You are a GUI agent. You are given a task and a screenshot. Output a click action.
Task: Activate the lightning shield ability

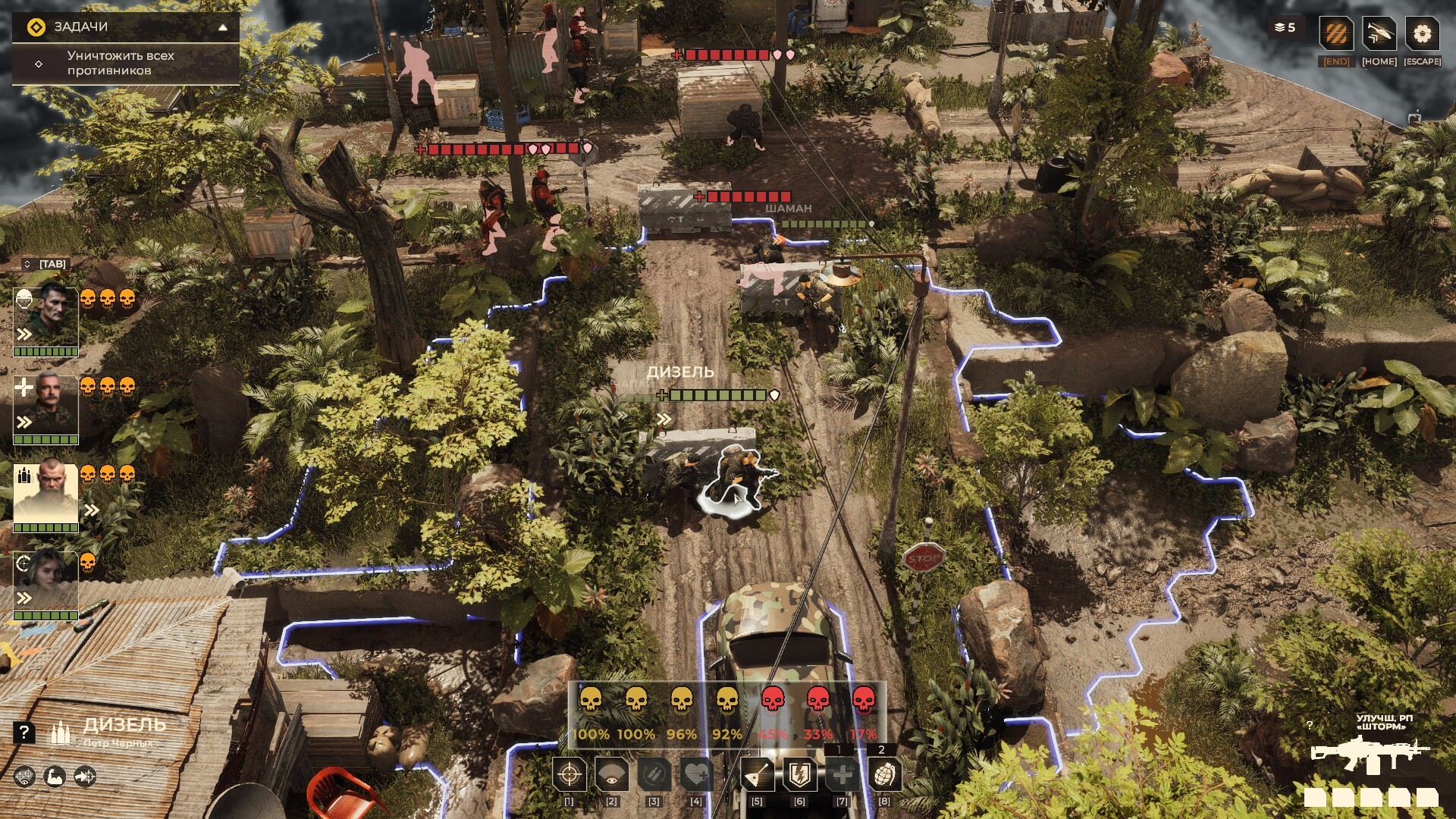point(799,774)
